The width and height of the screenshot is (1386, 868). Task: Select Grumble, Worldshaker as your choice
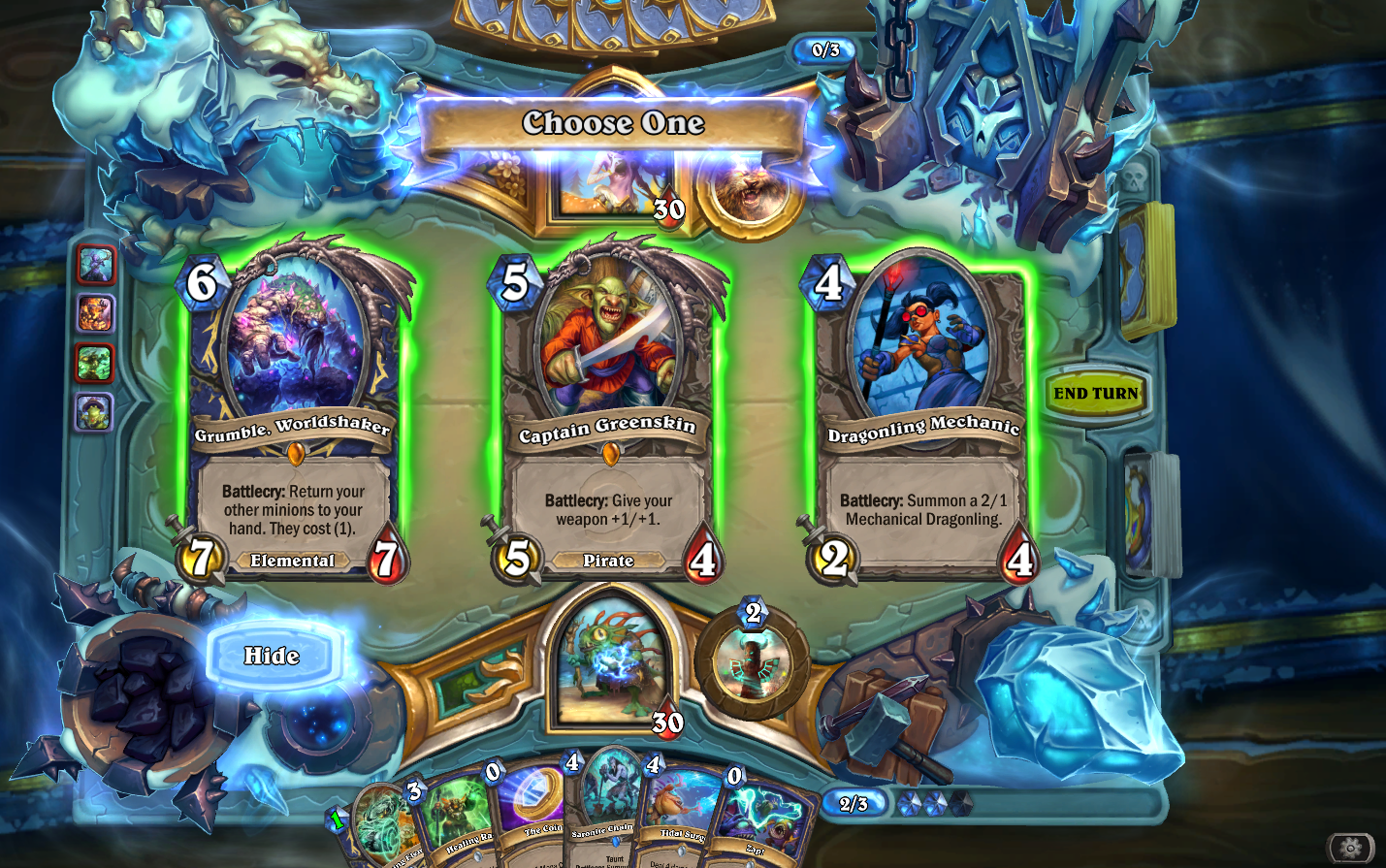(294, 407)
